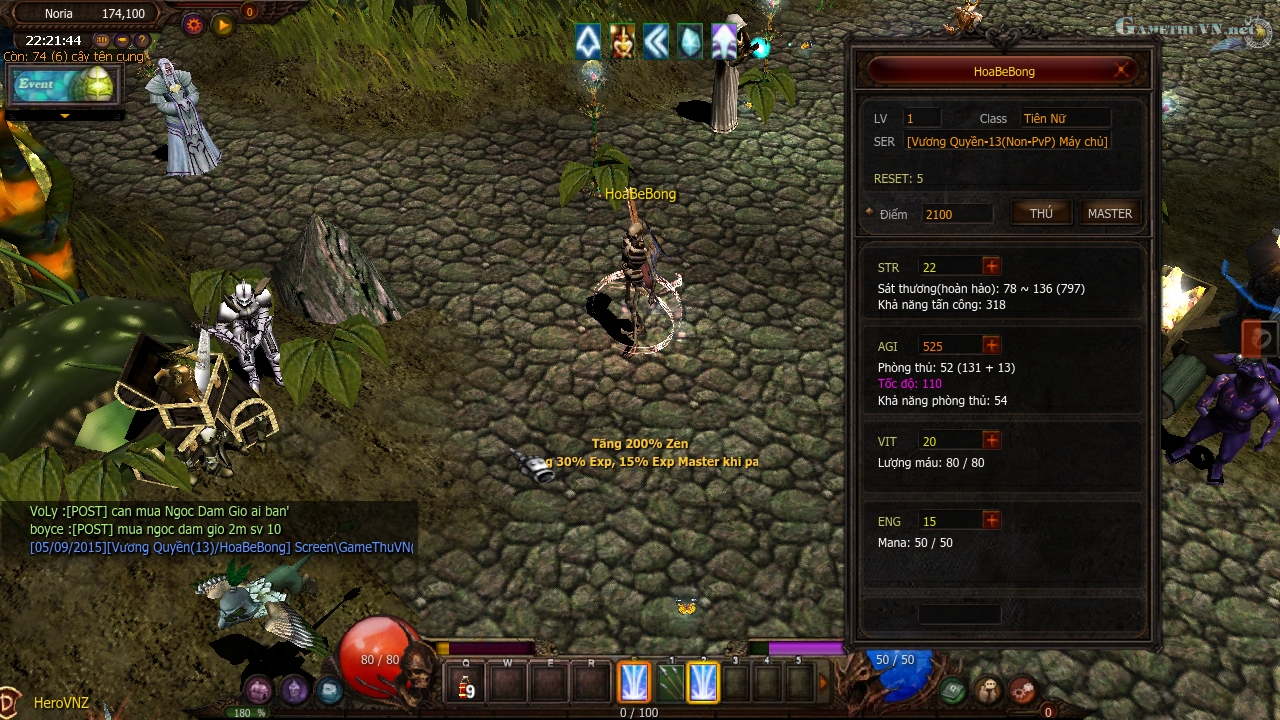This screenshot has height=720, width=1280.
Task: Open the help question mark icon
Action: pos(141,40)
